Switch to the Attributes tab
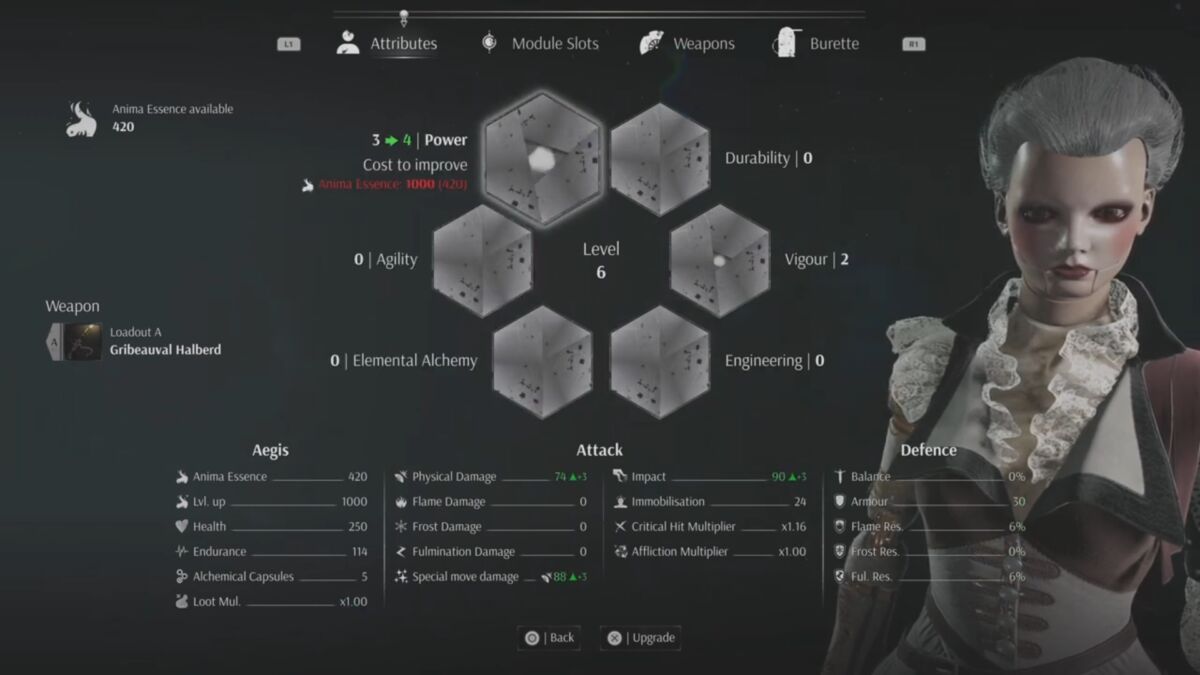Viewport: 1200px width, 675px height. point(388,44)
